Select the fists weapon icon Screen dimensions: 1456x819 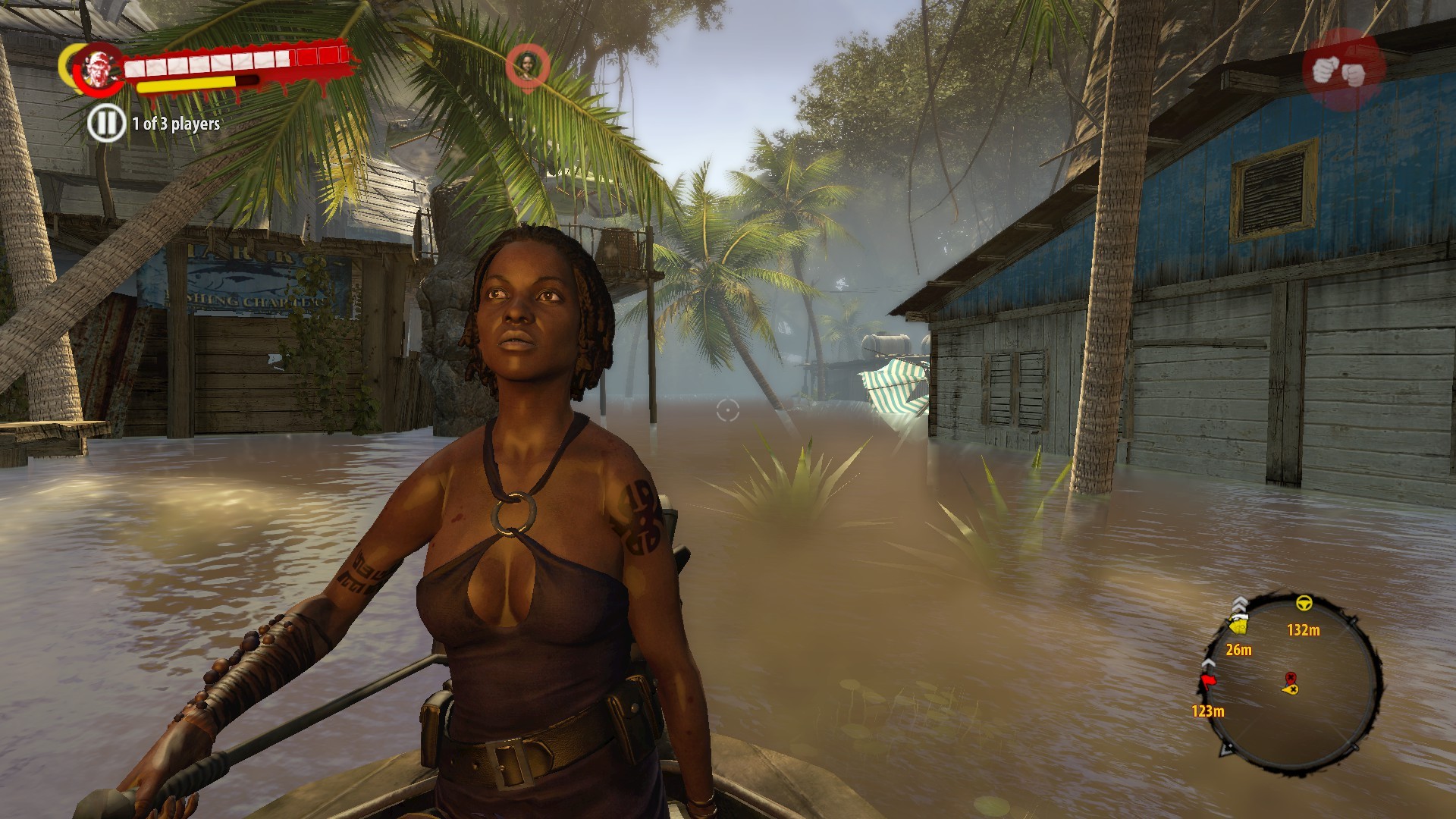(1343, 71)
